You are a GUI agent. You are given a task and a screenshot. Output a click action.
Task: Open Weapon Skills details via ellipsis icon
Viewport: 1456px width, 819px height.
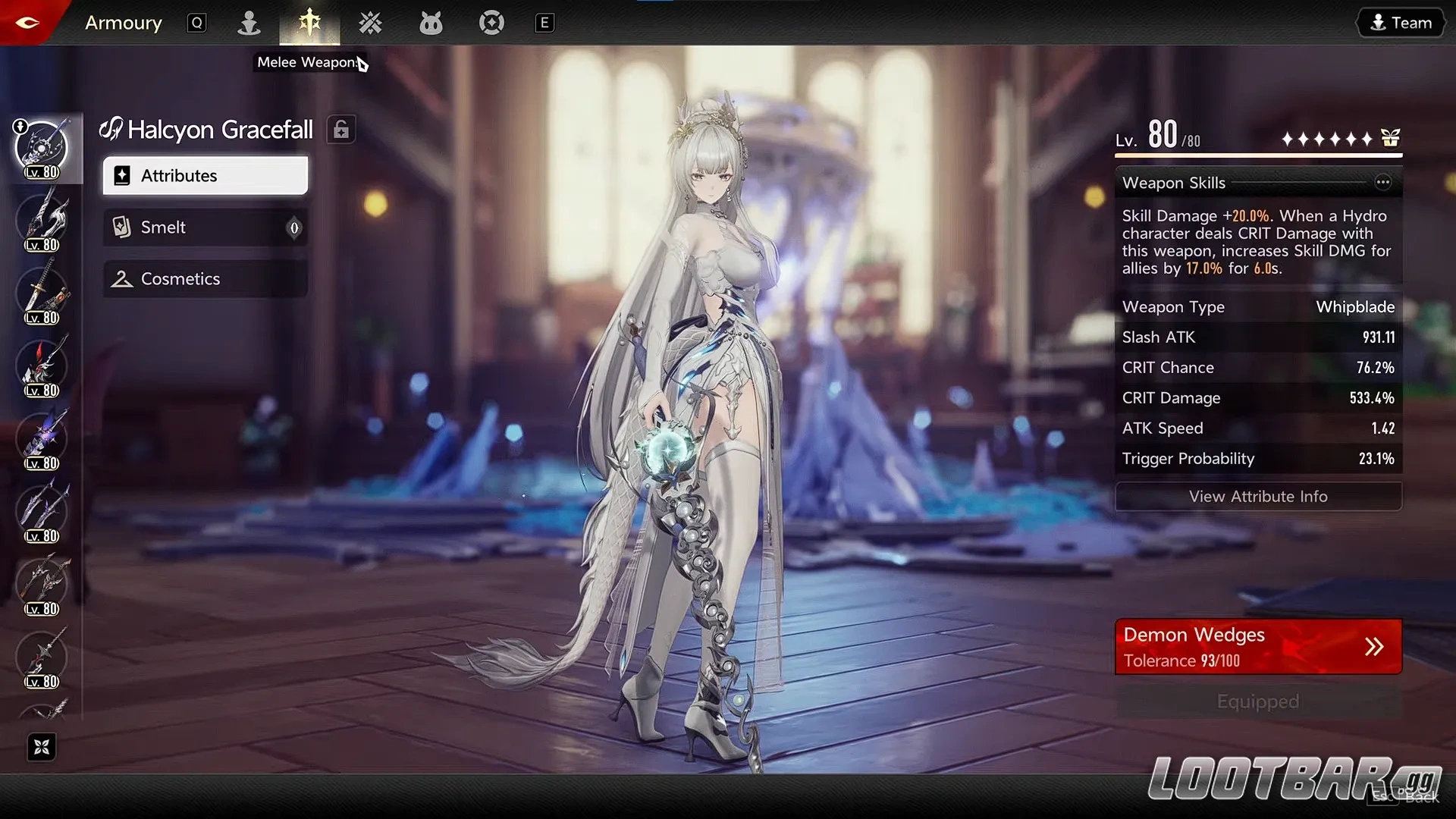pos(1385,182)
